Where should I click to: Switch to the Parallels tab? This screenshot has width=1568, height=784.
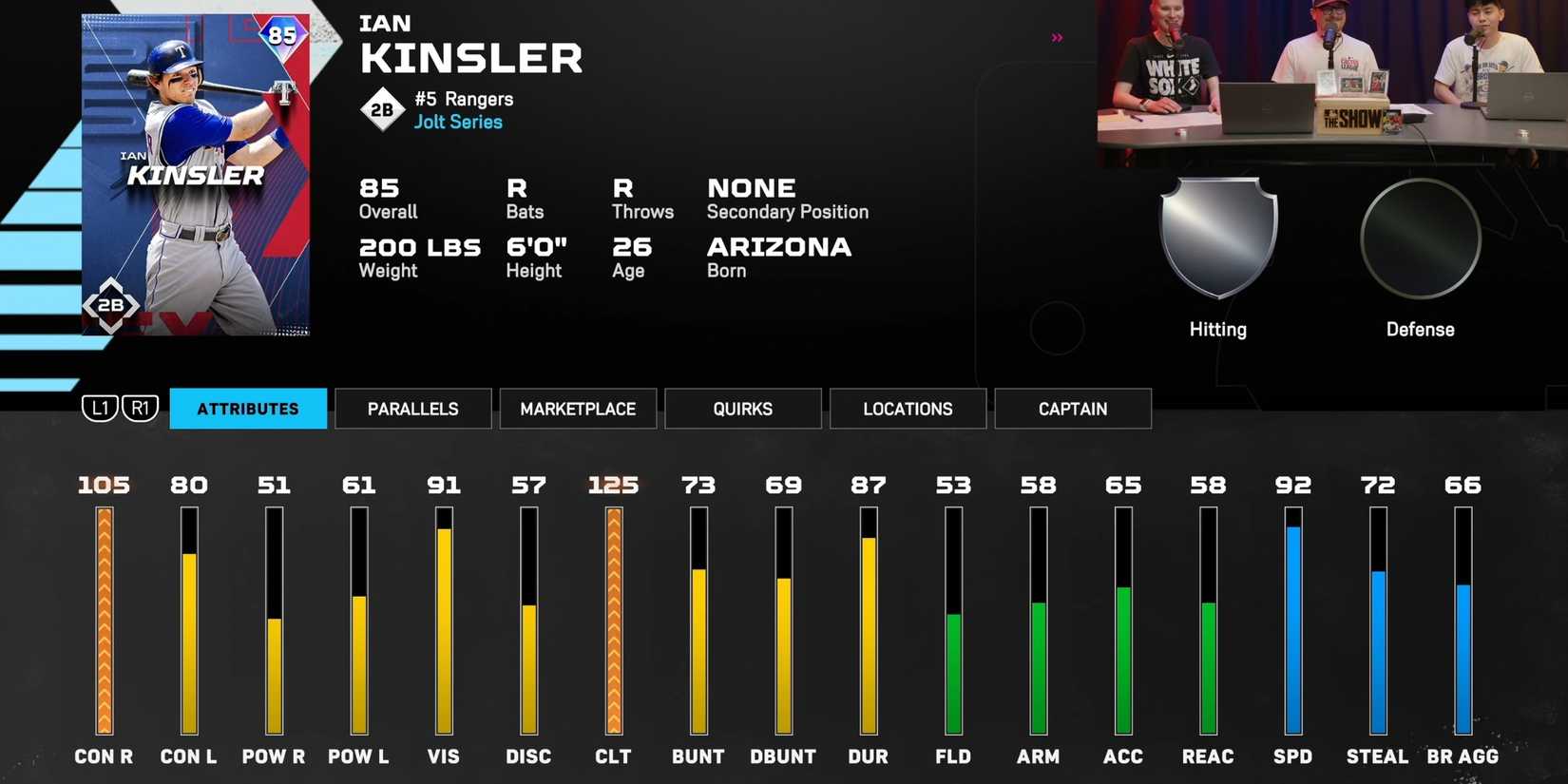pos(412,409)
